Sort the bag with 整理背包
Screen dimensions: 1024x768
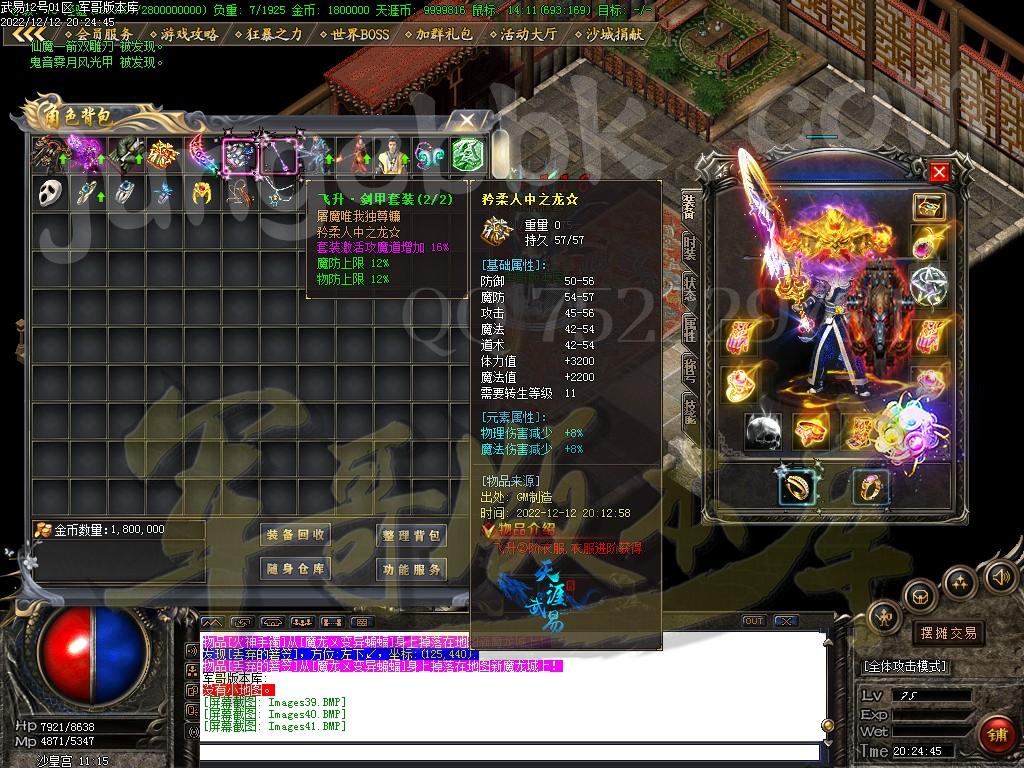click(410, 535)
